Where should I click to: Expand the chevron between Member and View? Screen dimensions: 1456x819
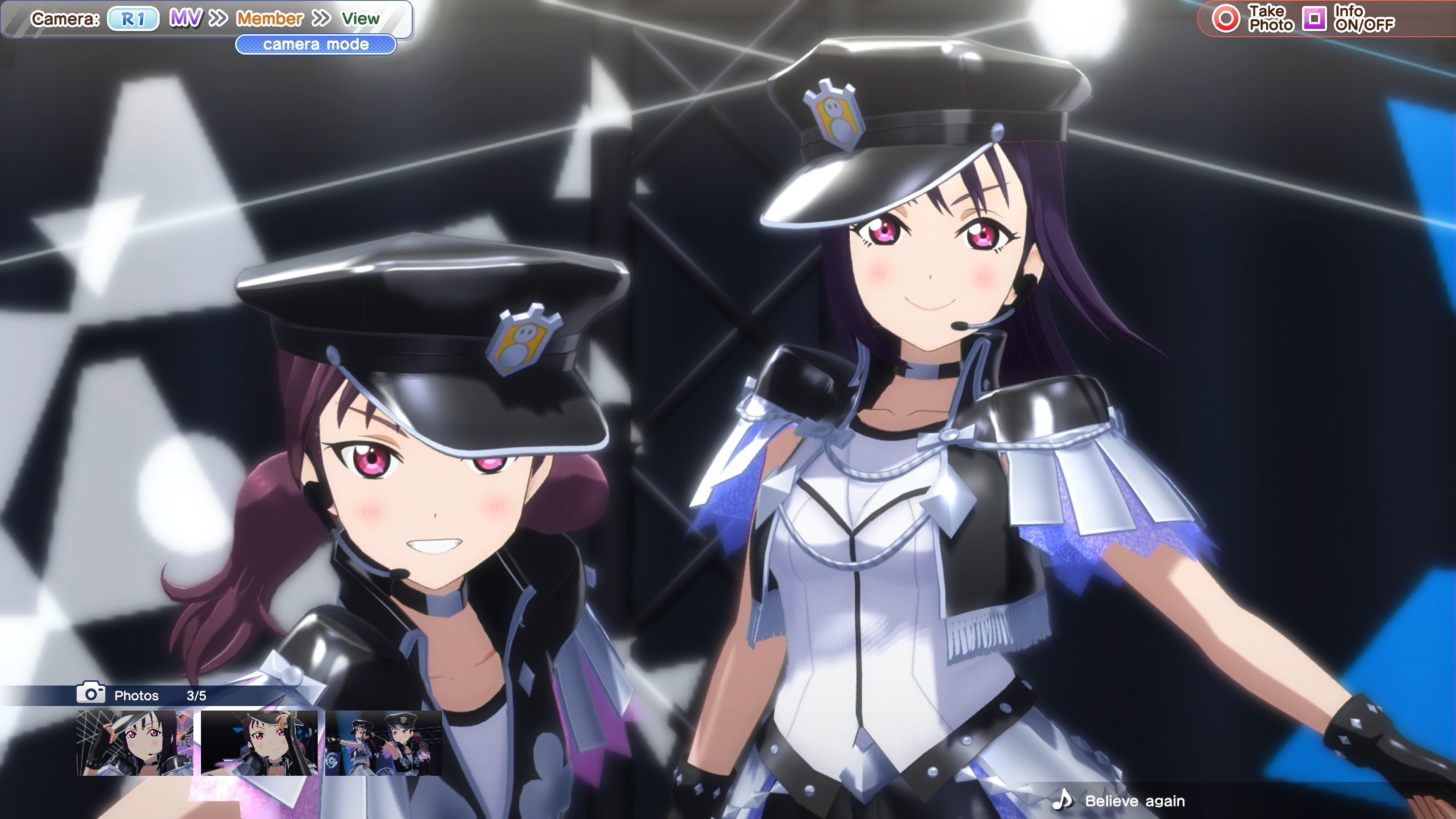tap(321, 19)
